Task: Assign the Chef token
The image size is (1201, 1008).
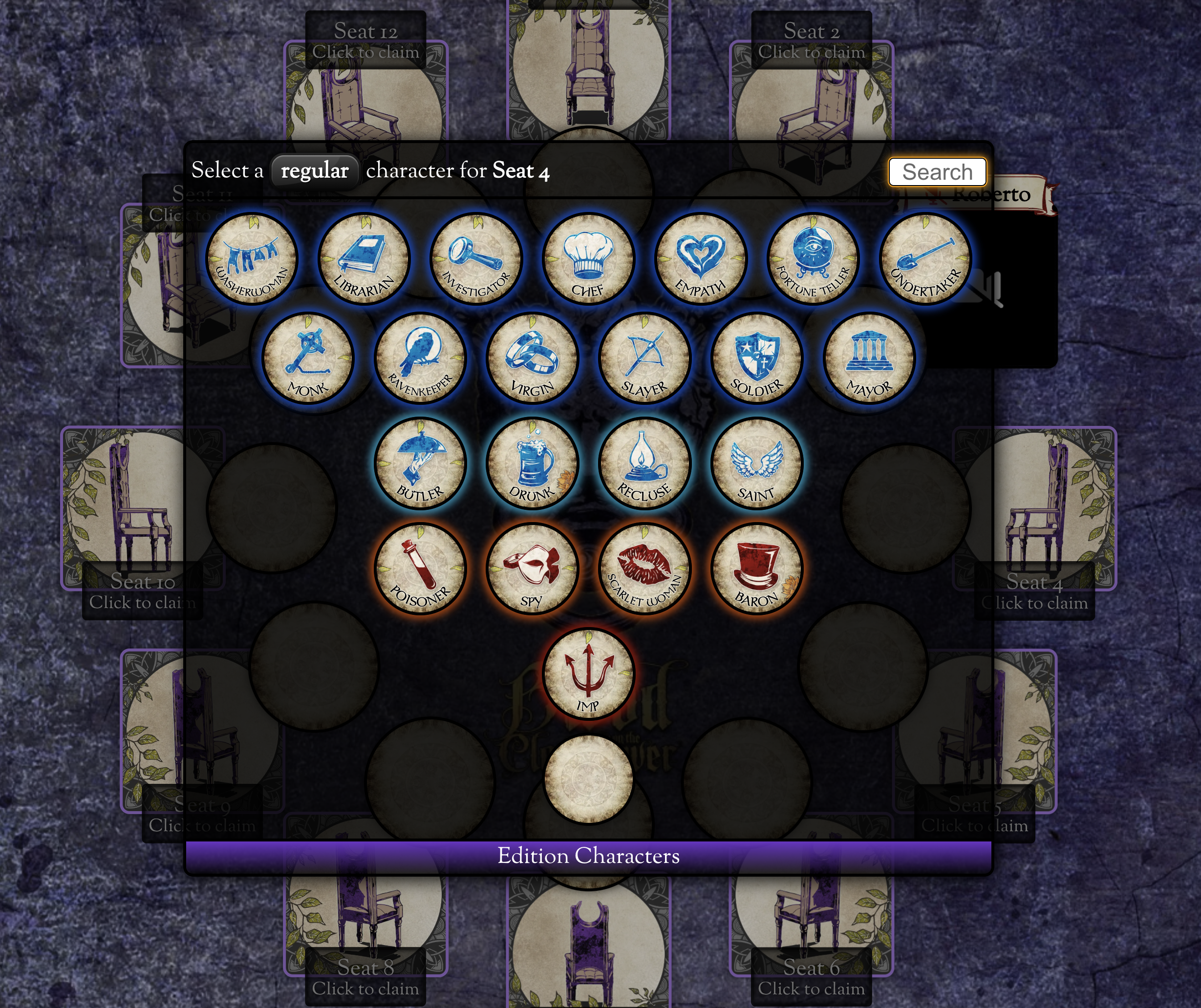Action: click(588, 260)
